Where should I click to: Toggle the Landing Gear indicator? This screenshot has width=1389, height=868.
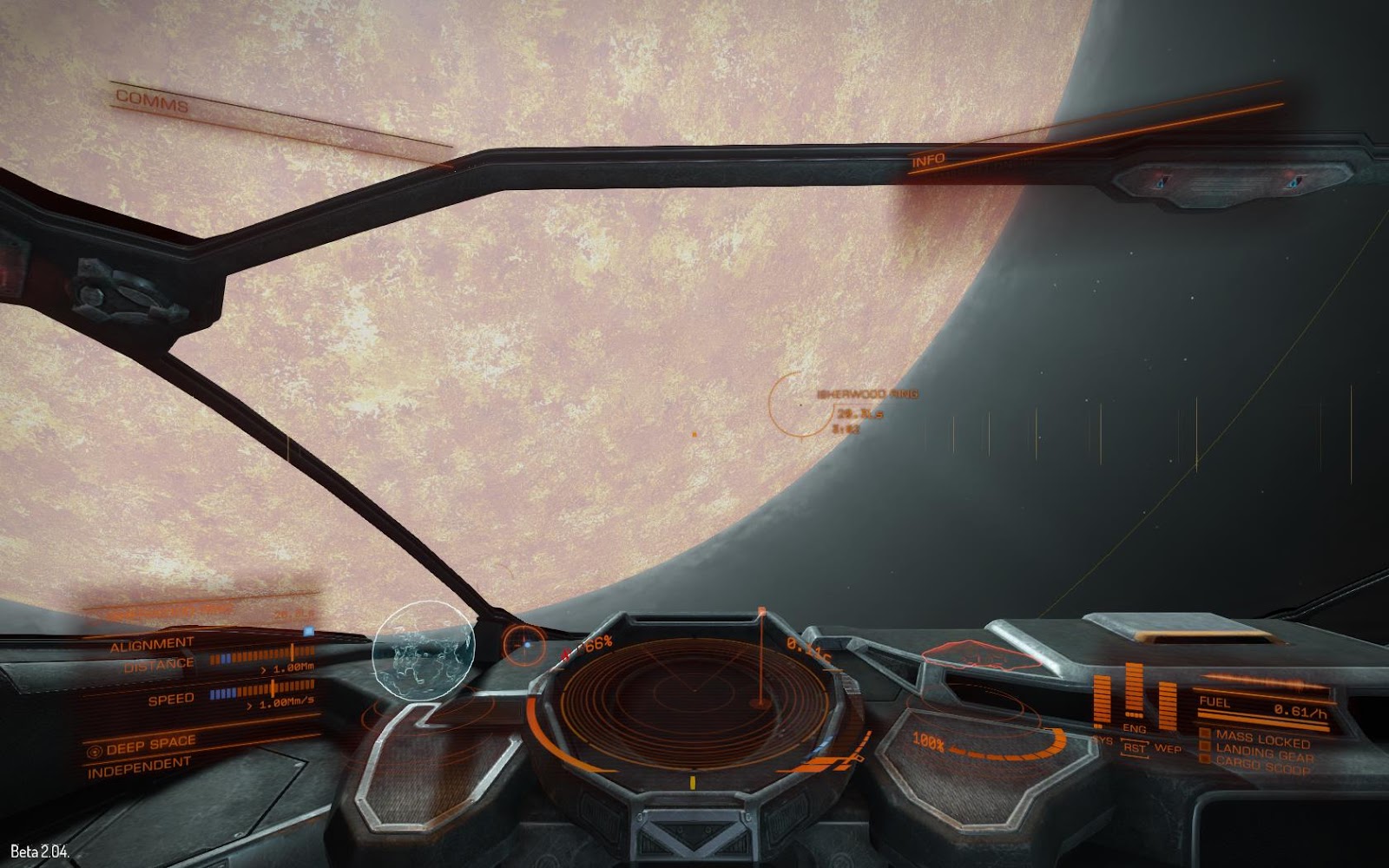1263,752
